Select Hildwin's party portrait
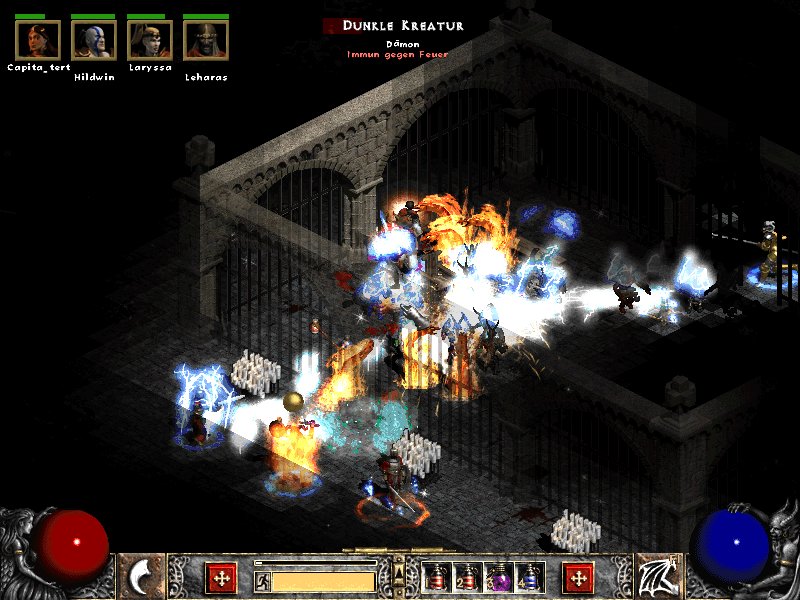Image resolution: width=800 pixels, height=600 pixels. click(94, 40)
